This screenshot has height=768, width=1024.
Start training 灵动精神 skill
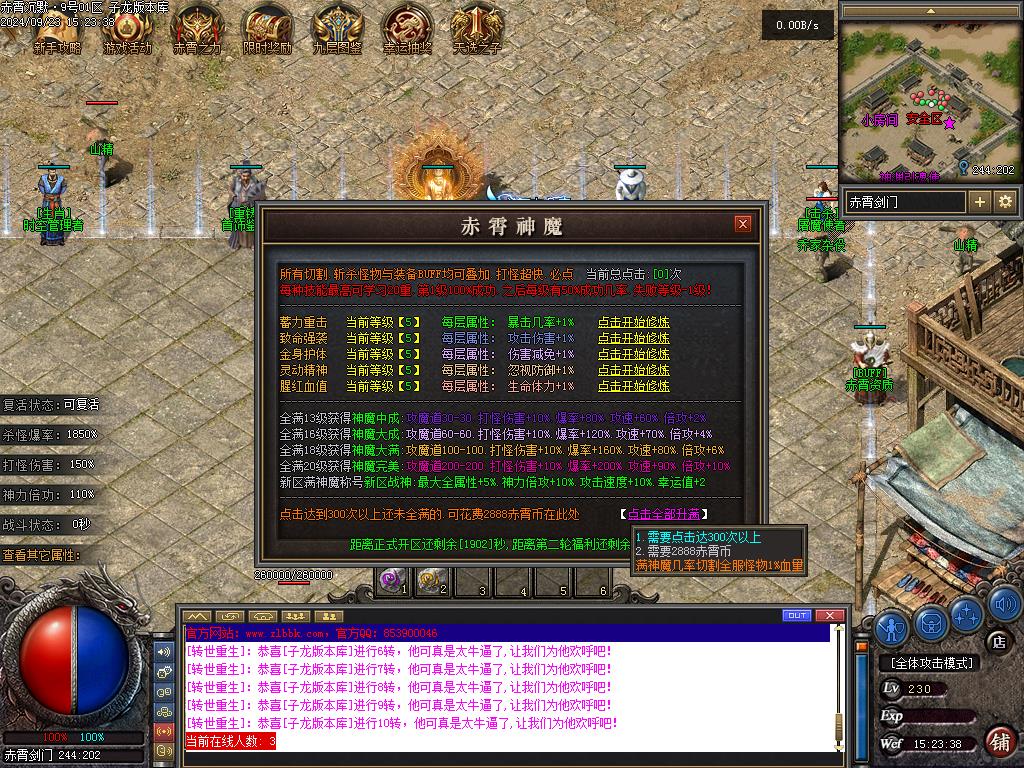[x=633, y=370]
